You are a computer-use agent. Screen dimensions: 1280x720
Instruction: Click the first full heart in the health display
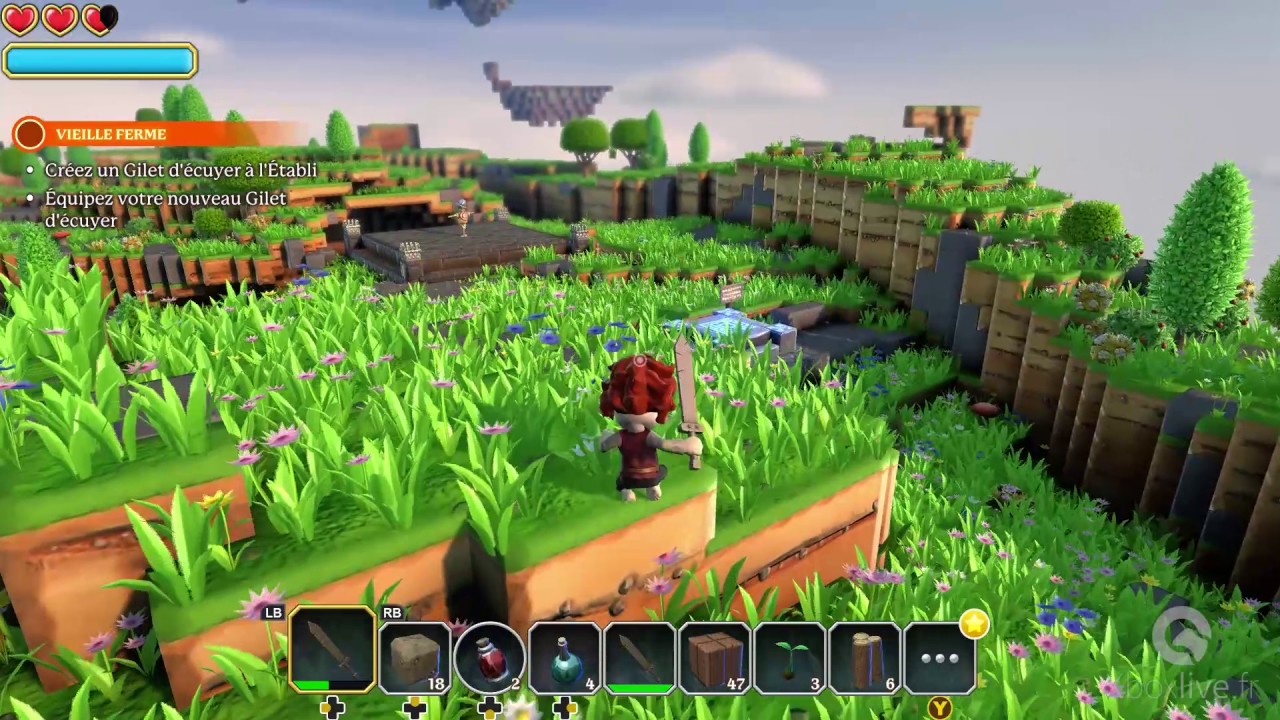20,18
